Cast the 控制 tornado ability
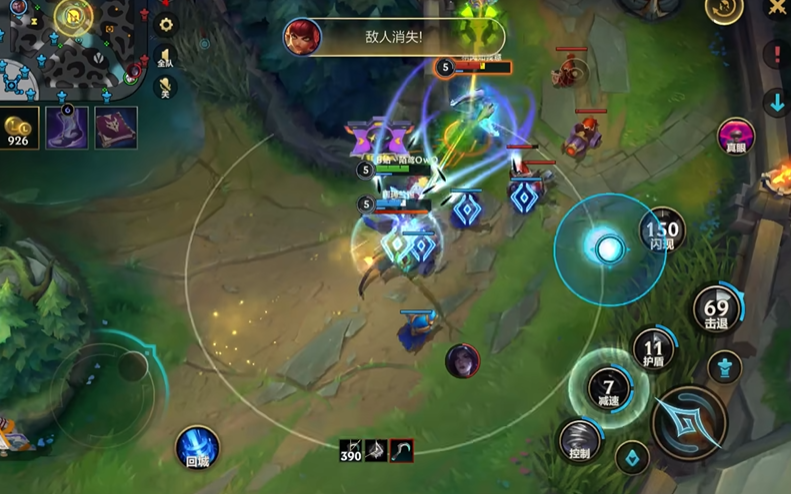 pyautogui.click(x=580, y=440)
